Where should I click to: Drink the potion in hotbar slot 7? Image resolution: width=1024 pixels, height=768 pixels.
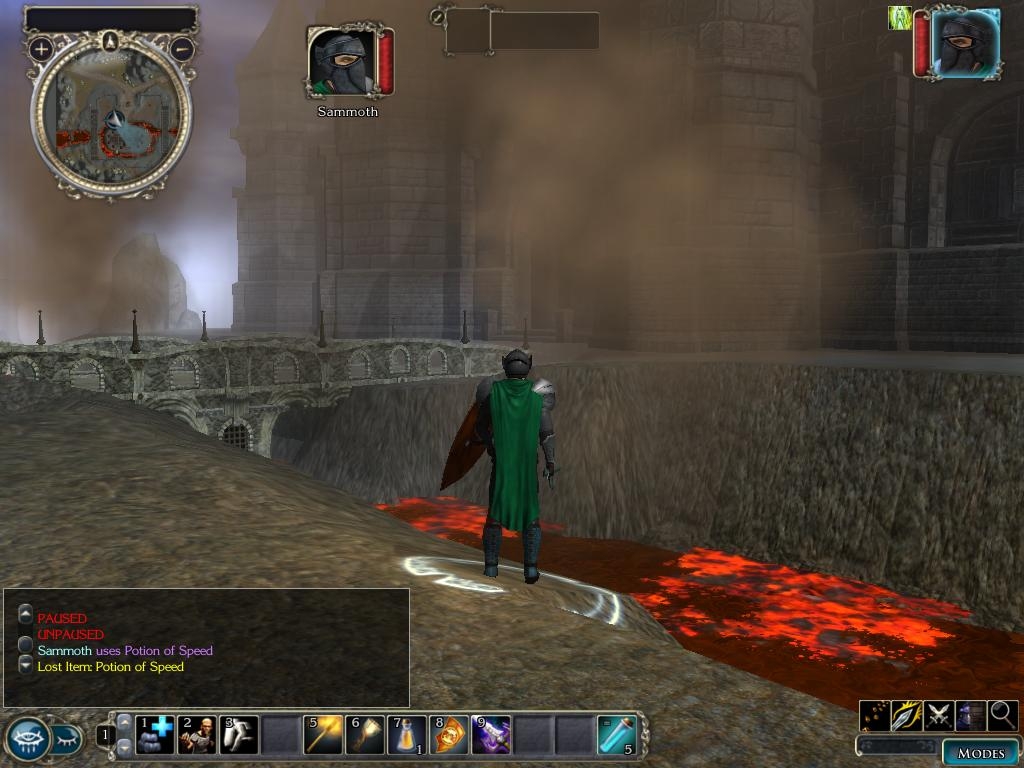click(x=407, y=735)
